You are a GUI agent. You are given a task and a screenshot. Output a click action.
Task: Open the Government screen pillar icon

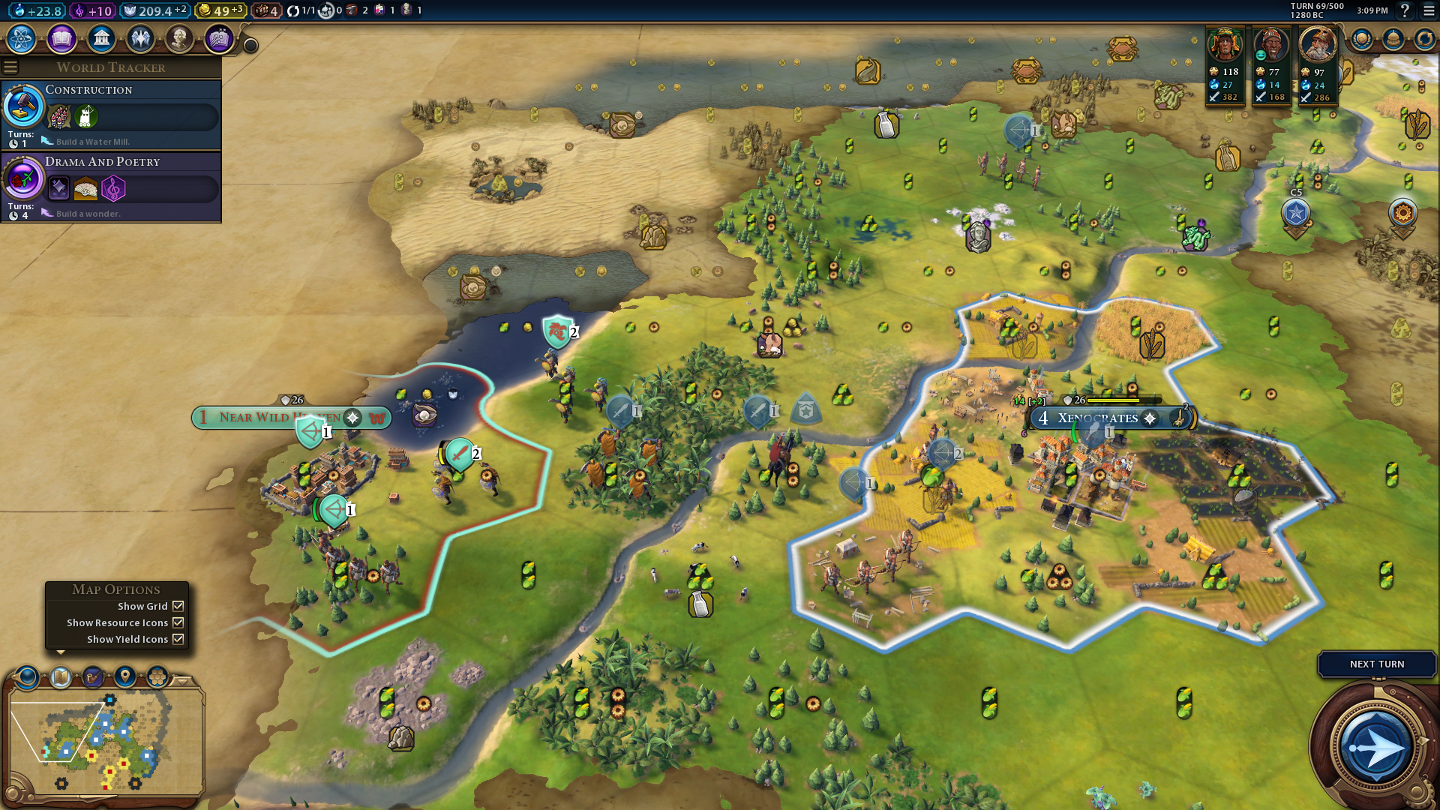pyautogui.click(x=101, y=39)
